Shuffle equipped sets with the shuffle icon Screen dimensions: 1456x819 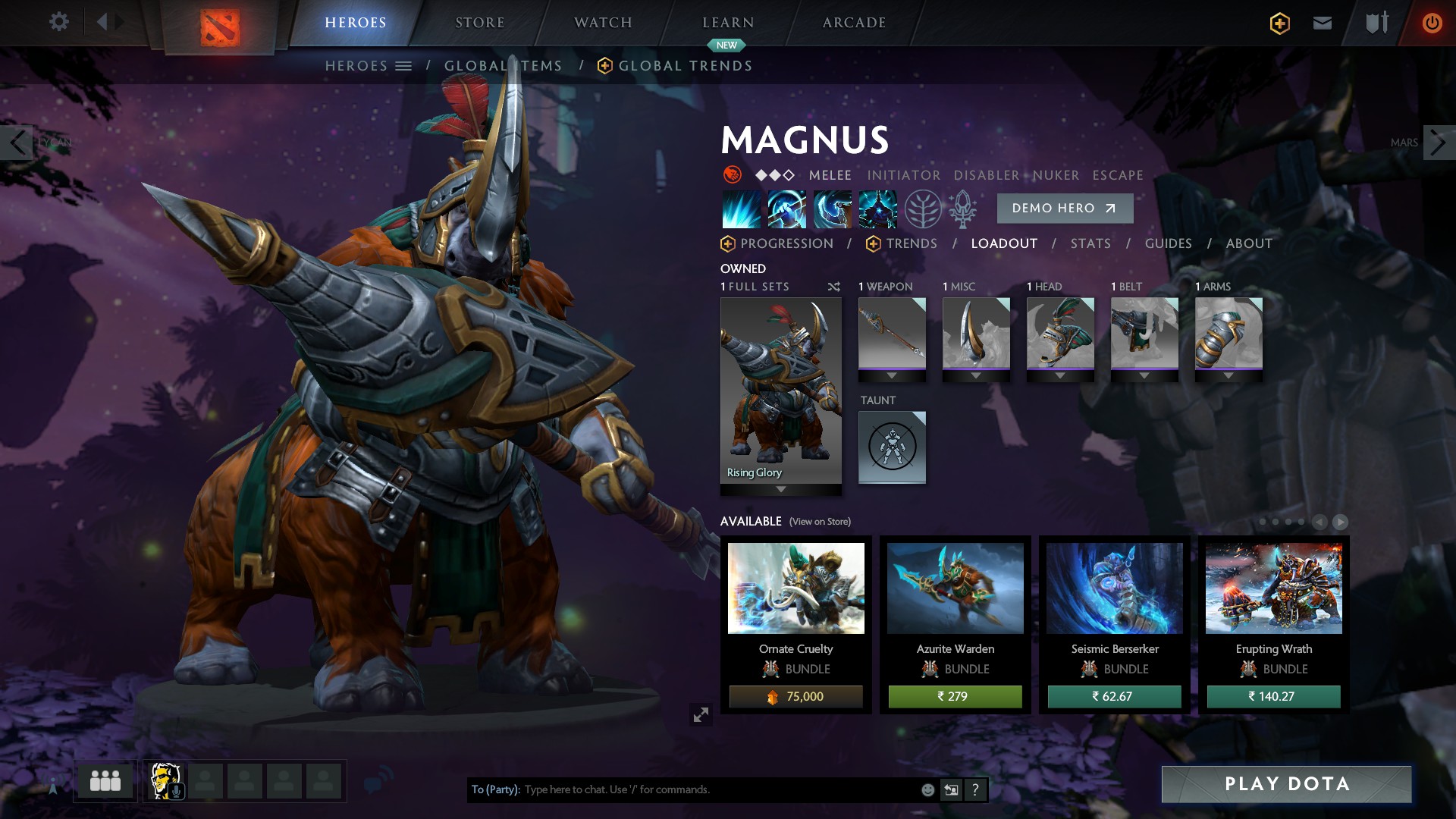(833, 287)
